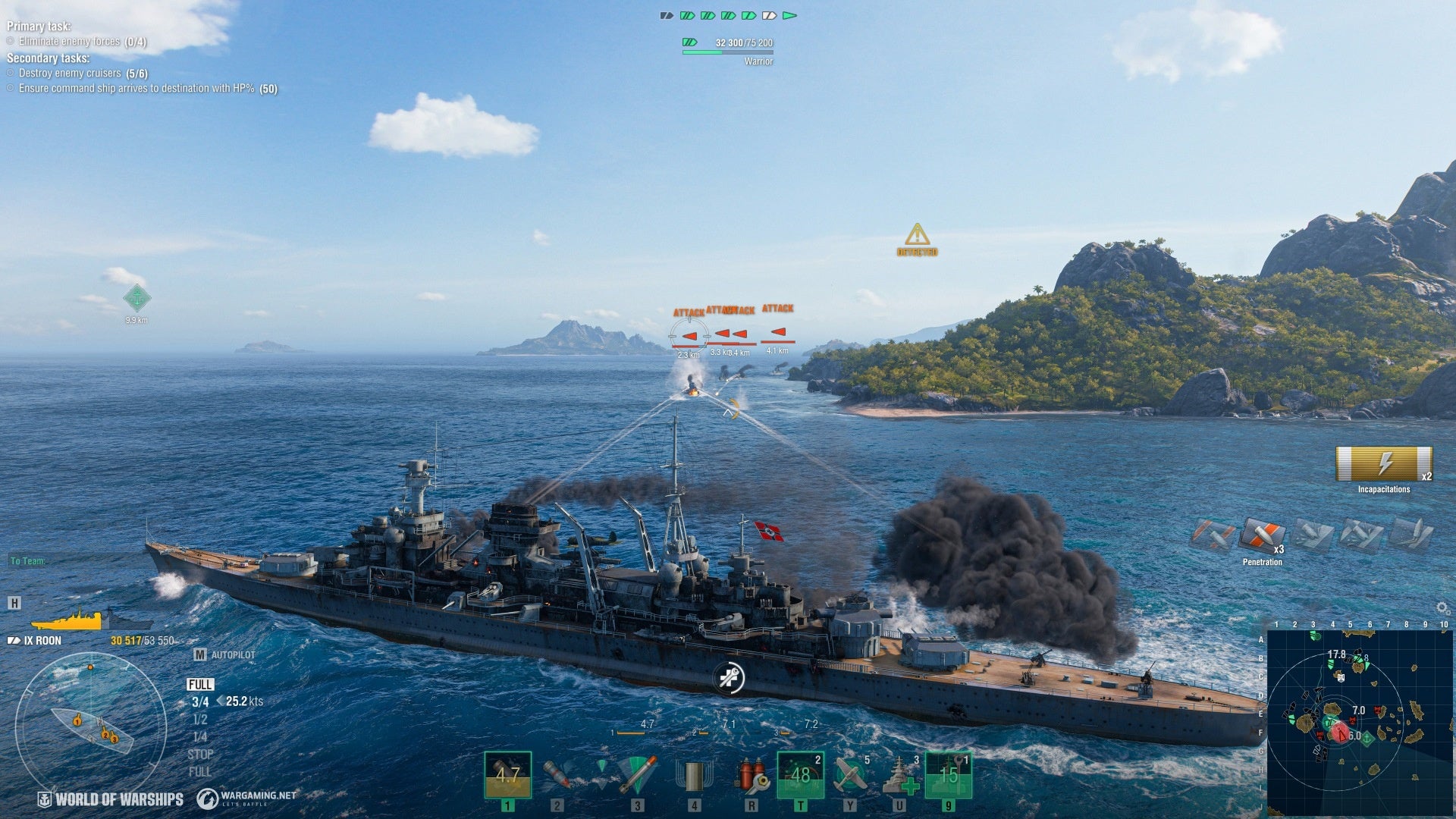Activate the radar consumable showing 48

(x=800, y=775)
